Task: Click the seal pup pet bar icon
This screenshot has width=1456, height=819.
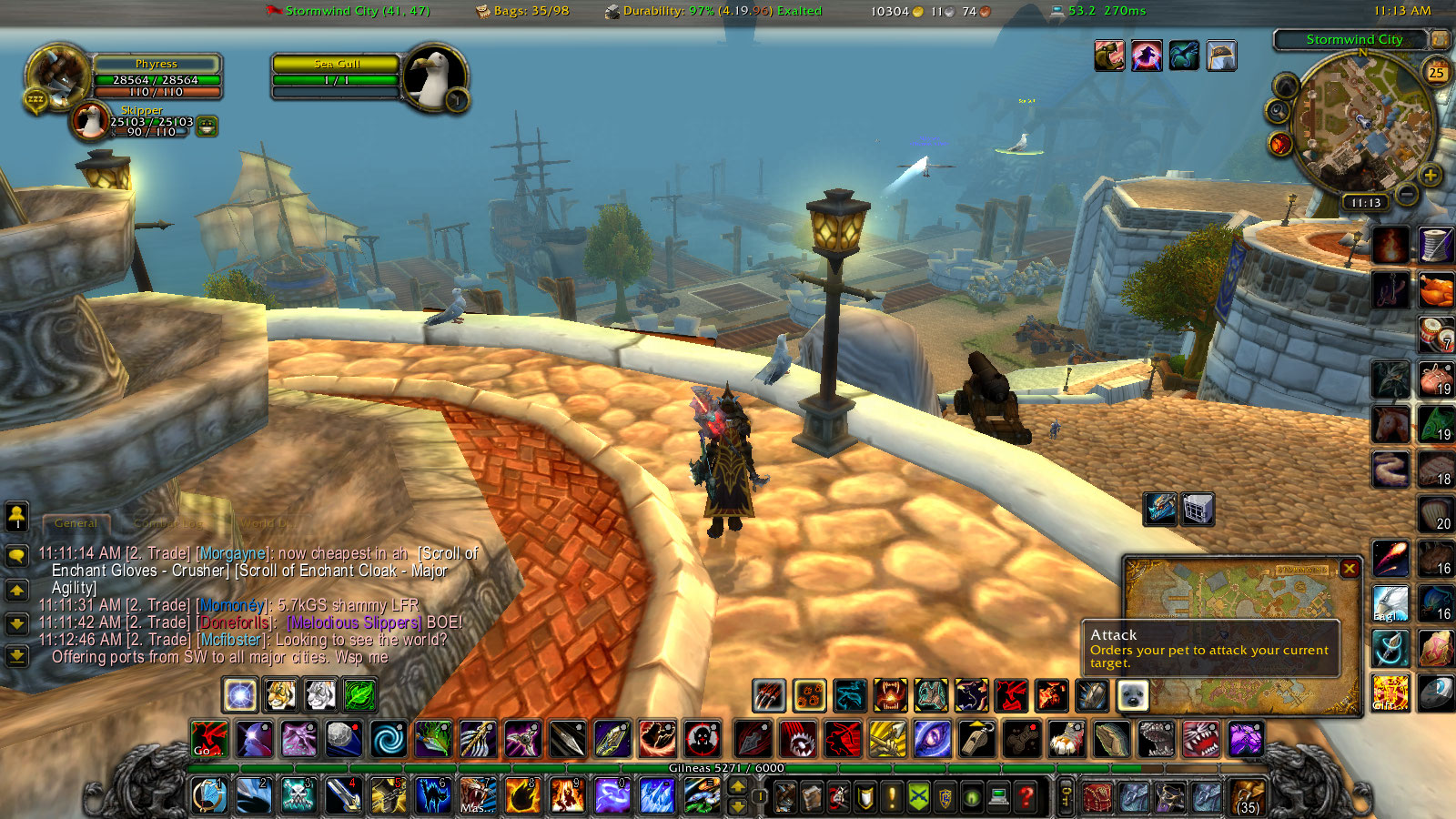Action: coord(1133,696)
